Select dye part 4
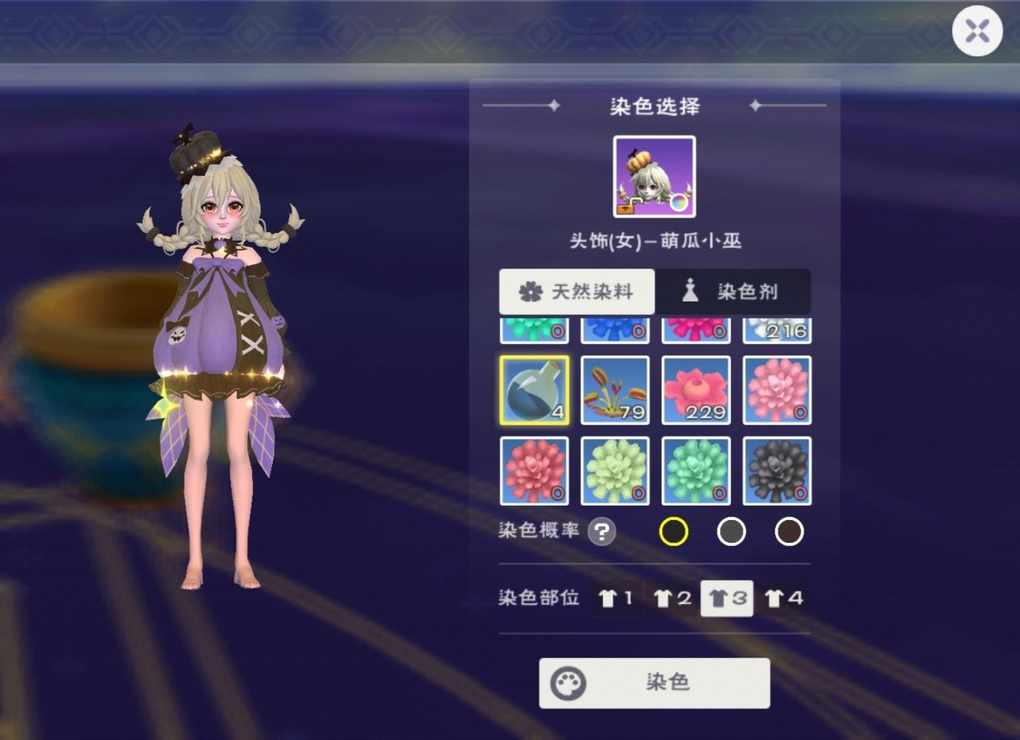This screenshot has width=1020, height=740. click(x=783, y=598)
